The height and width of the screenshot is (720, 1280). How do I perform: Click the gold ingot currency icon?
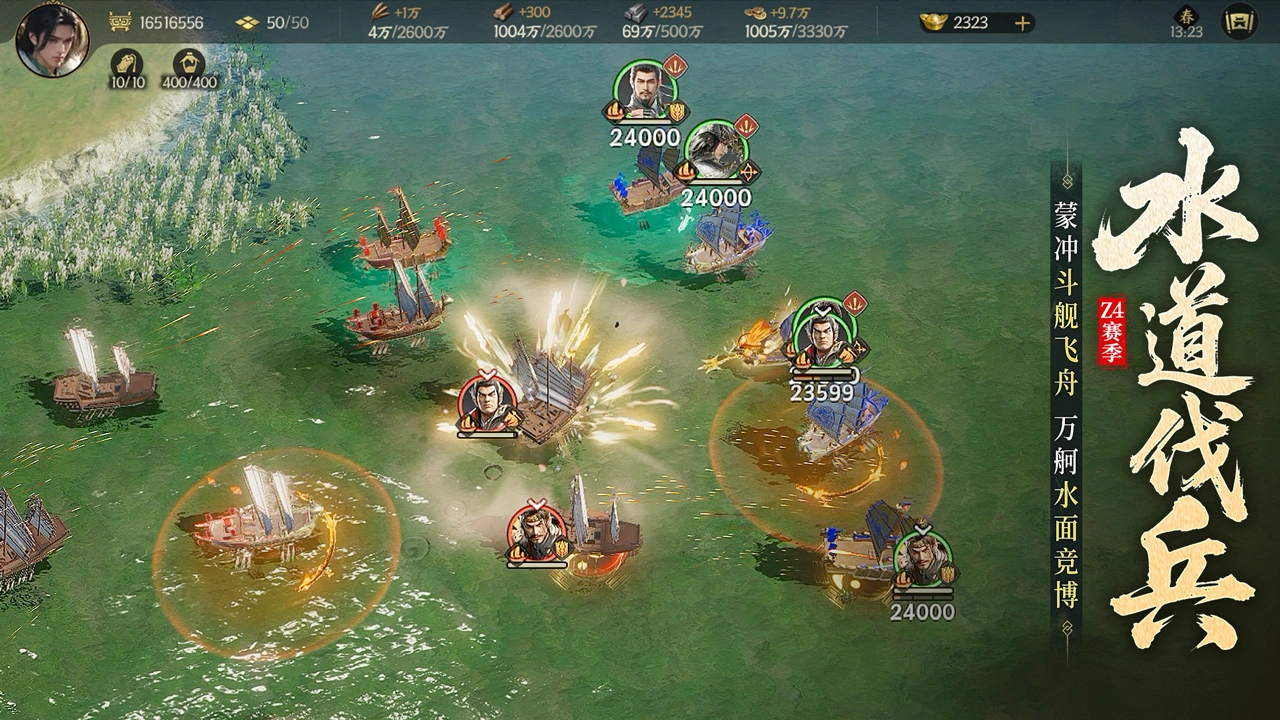[x=932, y=21]
